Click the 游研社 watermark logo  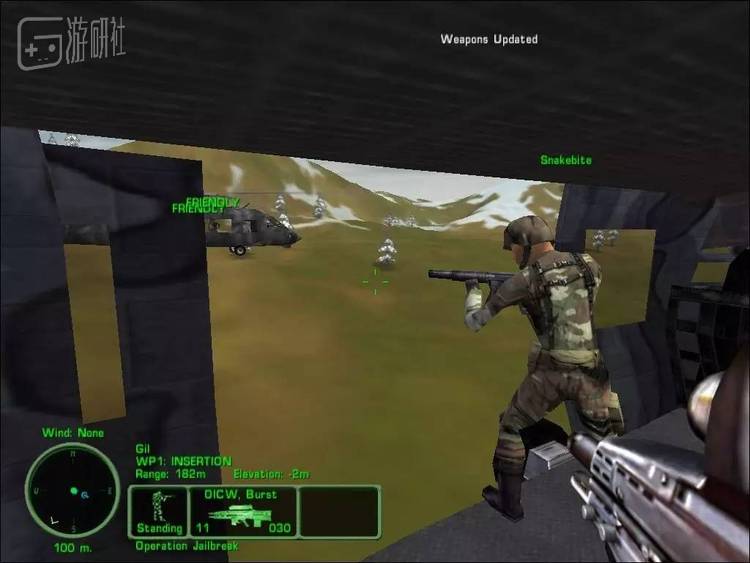(71, 41)
